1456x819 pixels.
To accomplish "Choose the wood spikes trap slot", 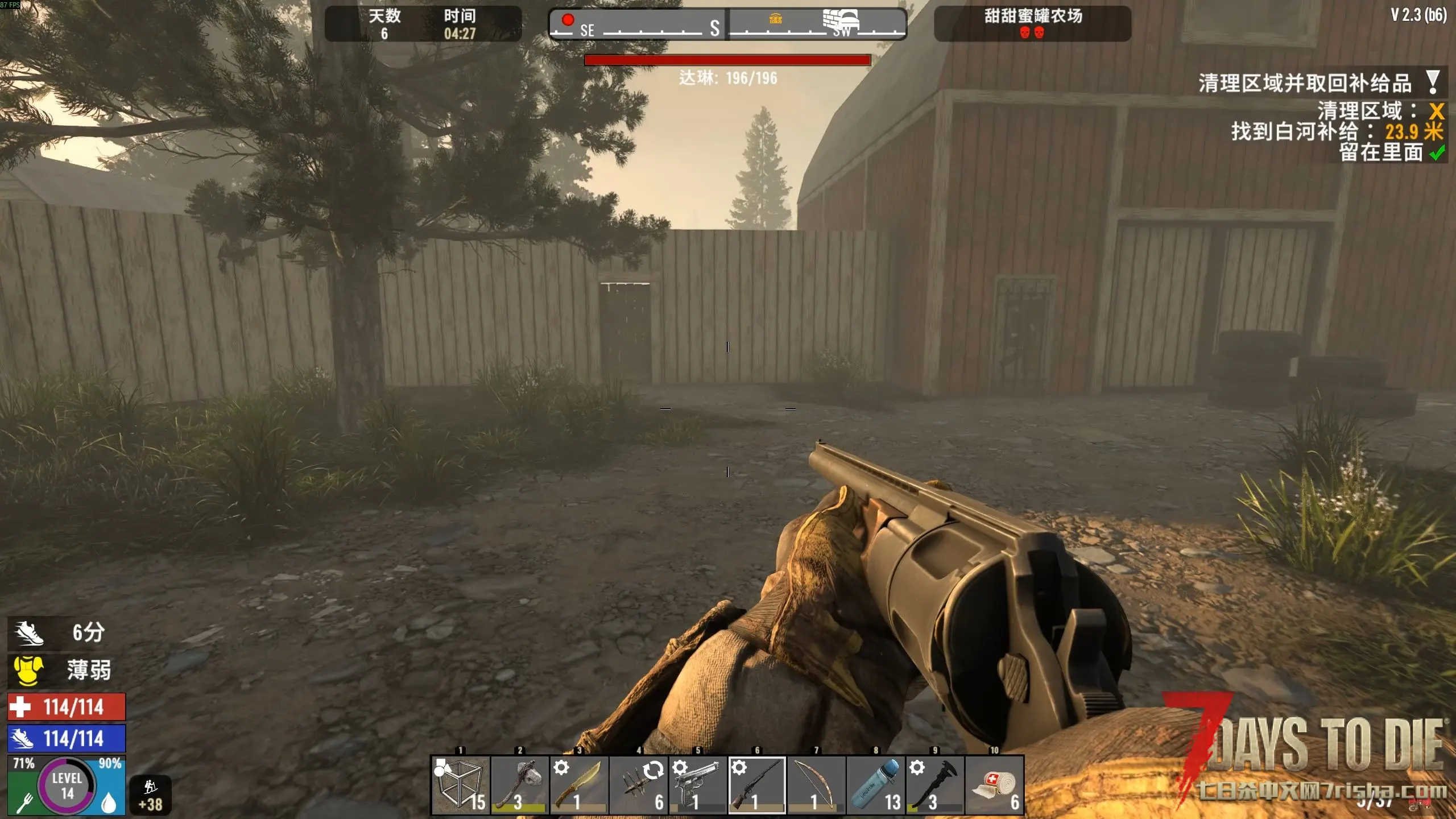I will pyautogui.click(x=638, y=785).
